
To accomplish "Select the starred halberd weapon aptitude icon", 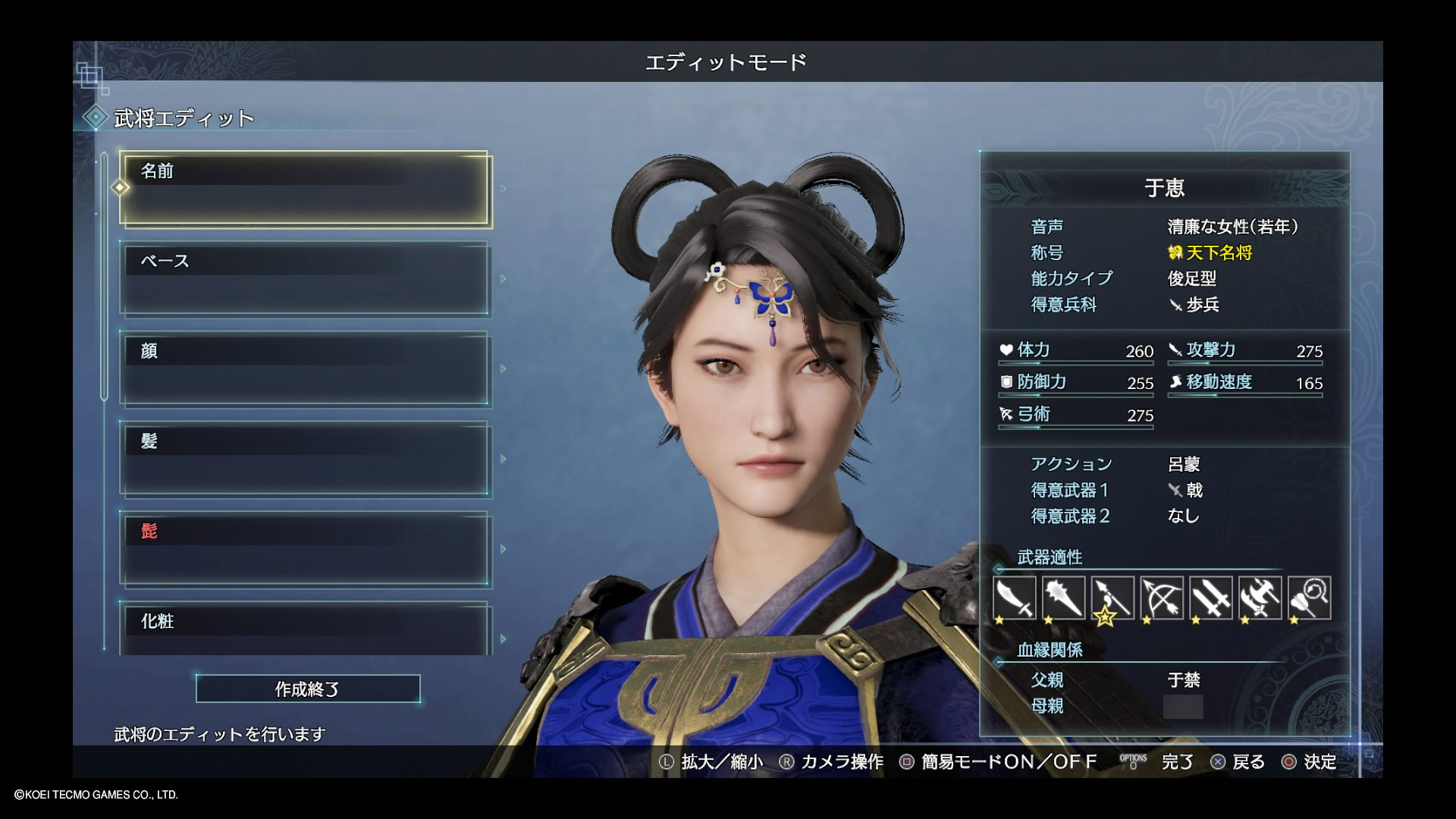I will tap(1112, 598).
